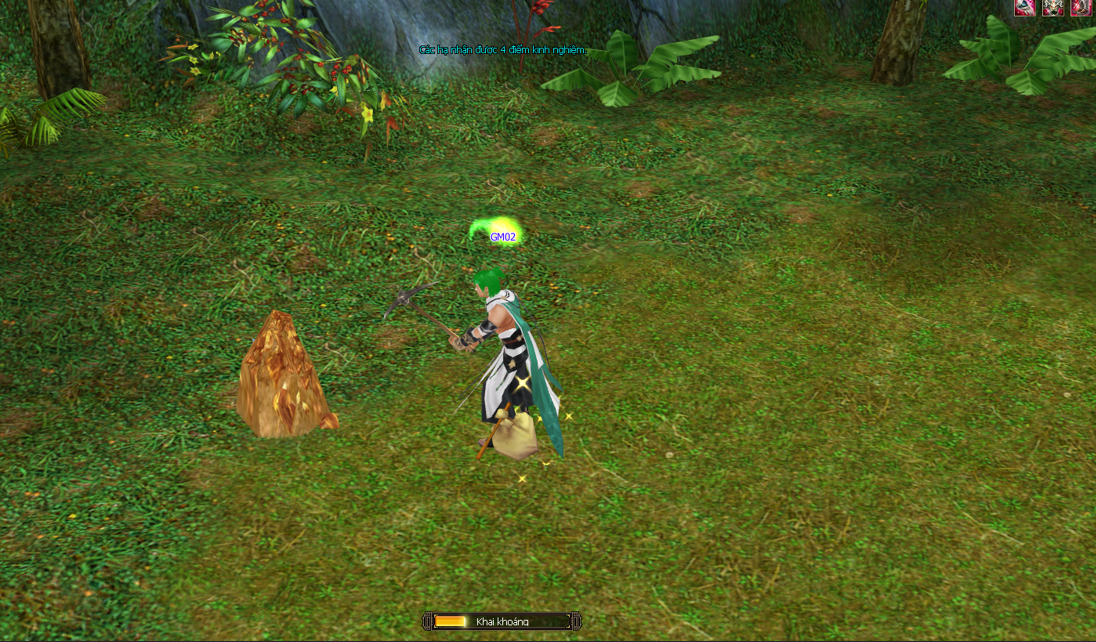Screen dimensions: 1096x642
Task: Click the ring buff icon
Action: 1025,7
